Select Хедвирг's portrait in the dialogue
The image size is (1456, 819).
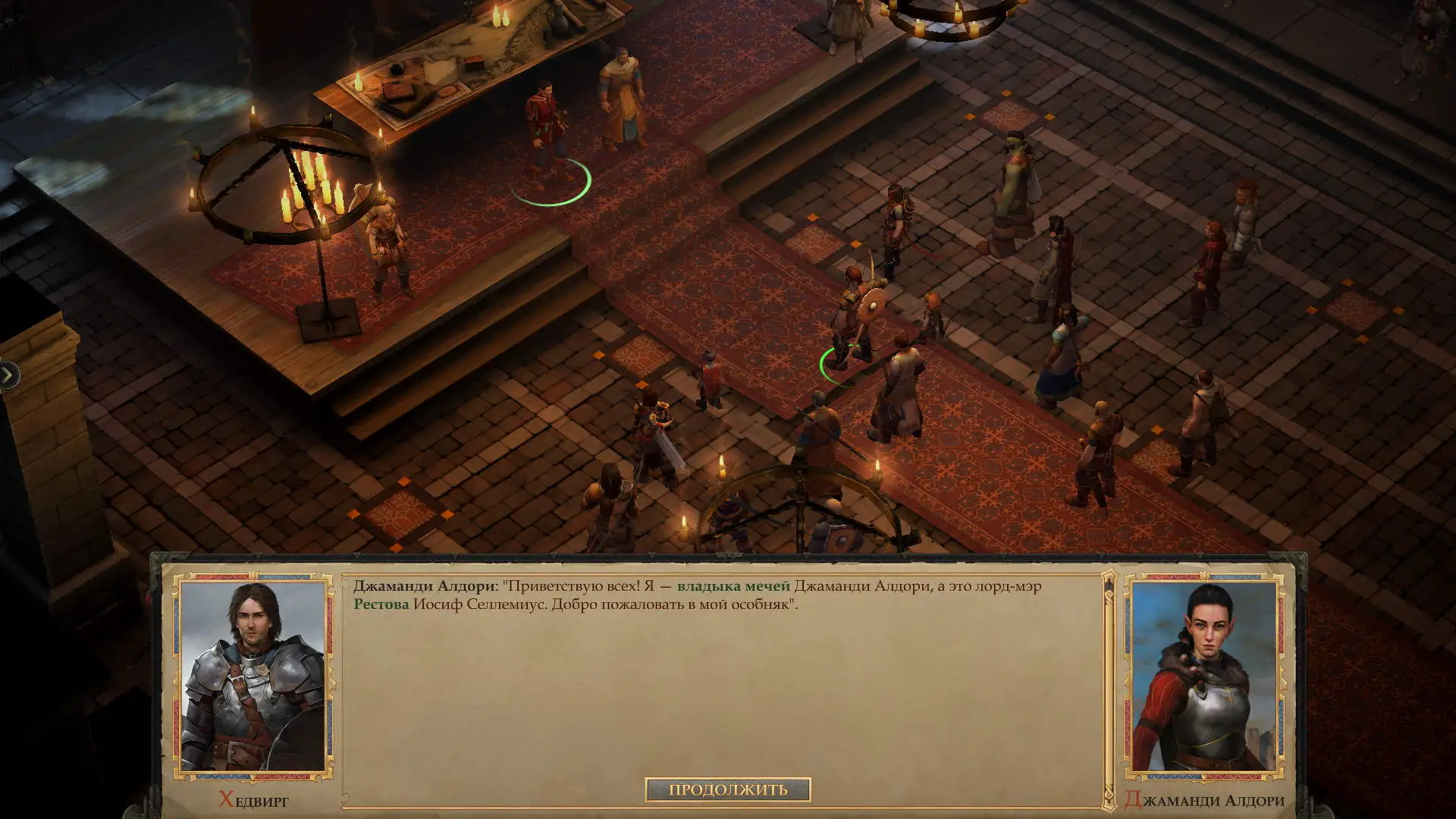253,676
